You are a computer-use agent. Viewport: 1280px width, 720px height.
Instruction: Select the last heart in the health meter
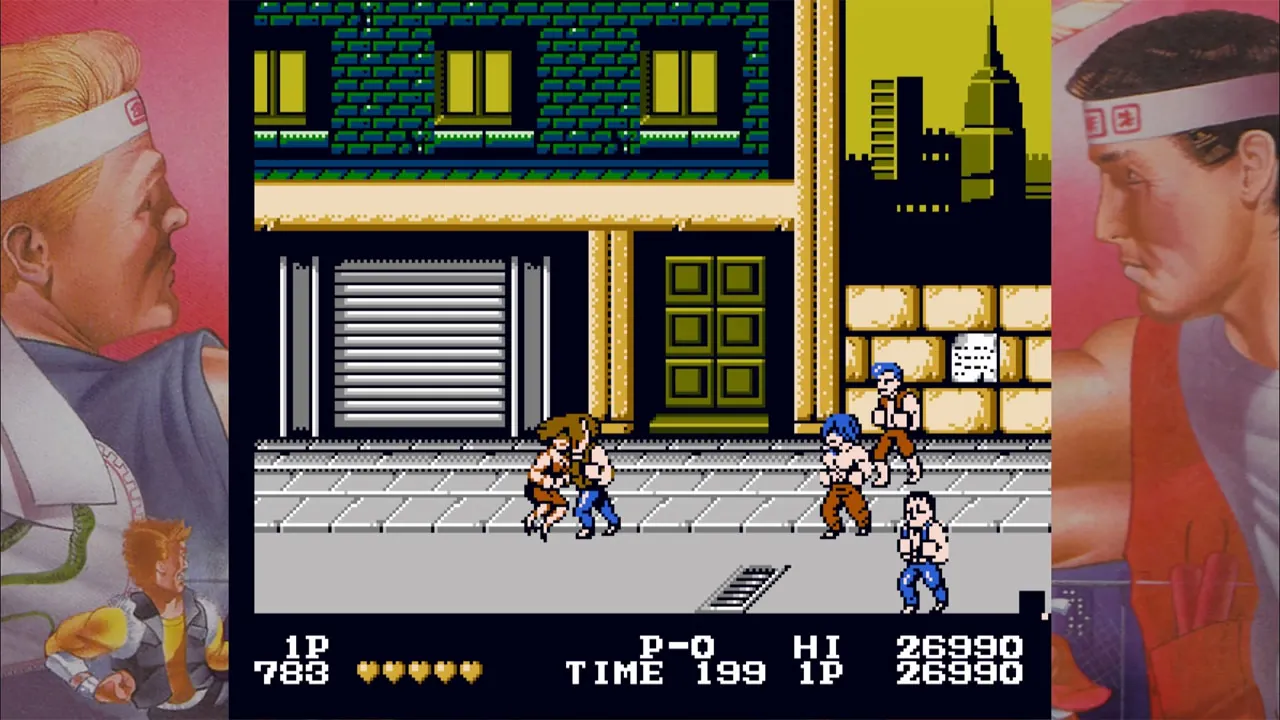pos(472,672)
